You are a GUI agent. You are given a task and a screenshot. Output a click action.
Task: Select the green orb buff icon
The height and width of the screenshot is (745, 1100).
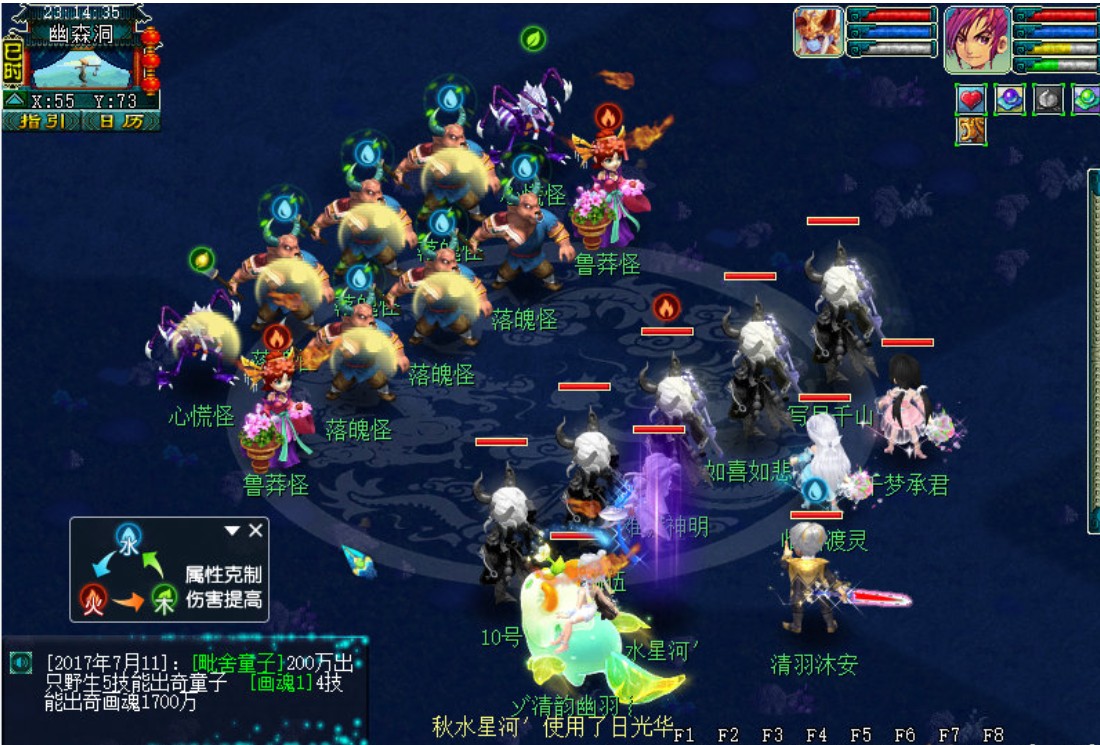pos(1085,99)
